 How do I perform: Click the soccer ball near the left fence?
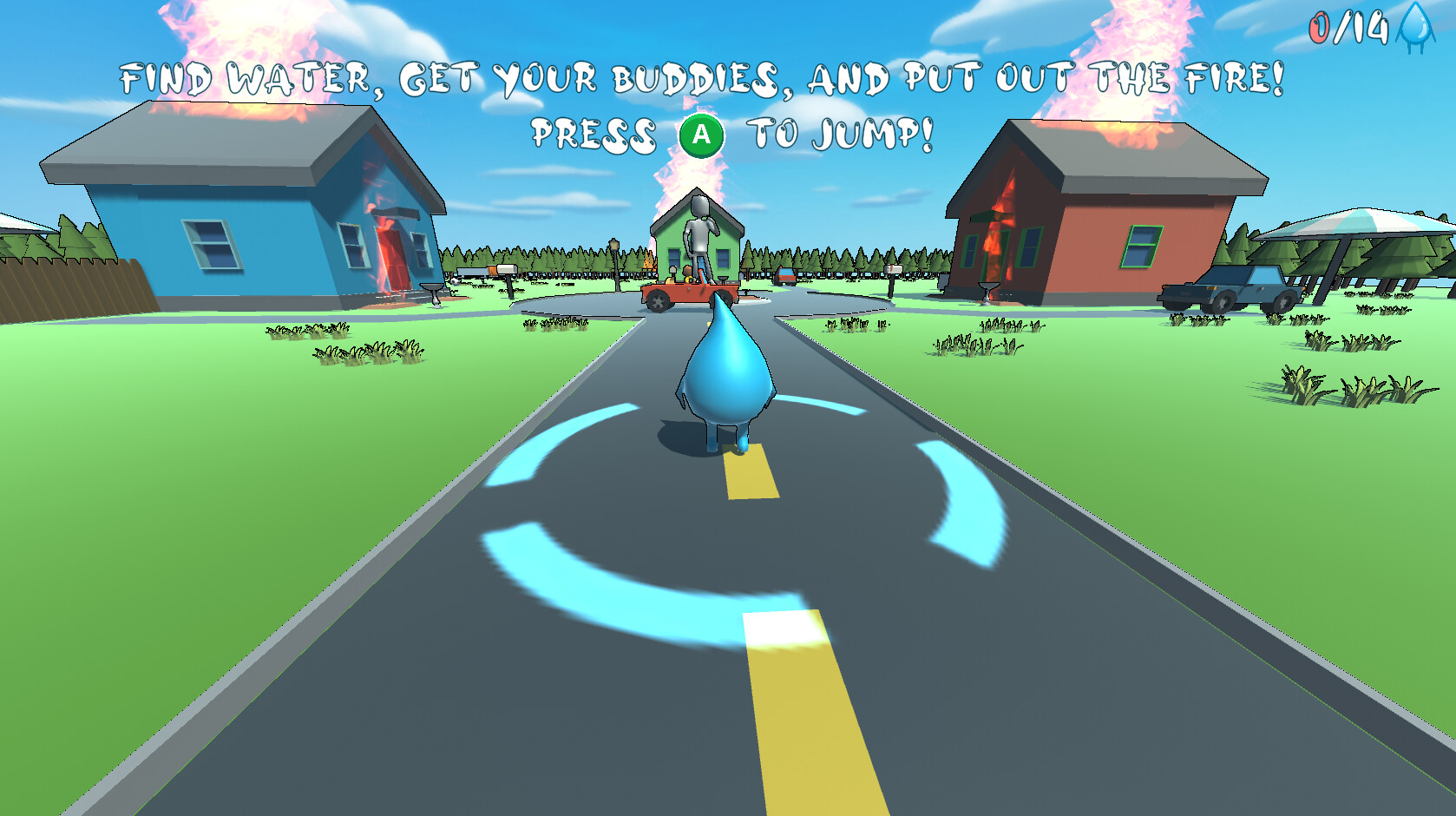click(x=453, y=281)
